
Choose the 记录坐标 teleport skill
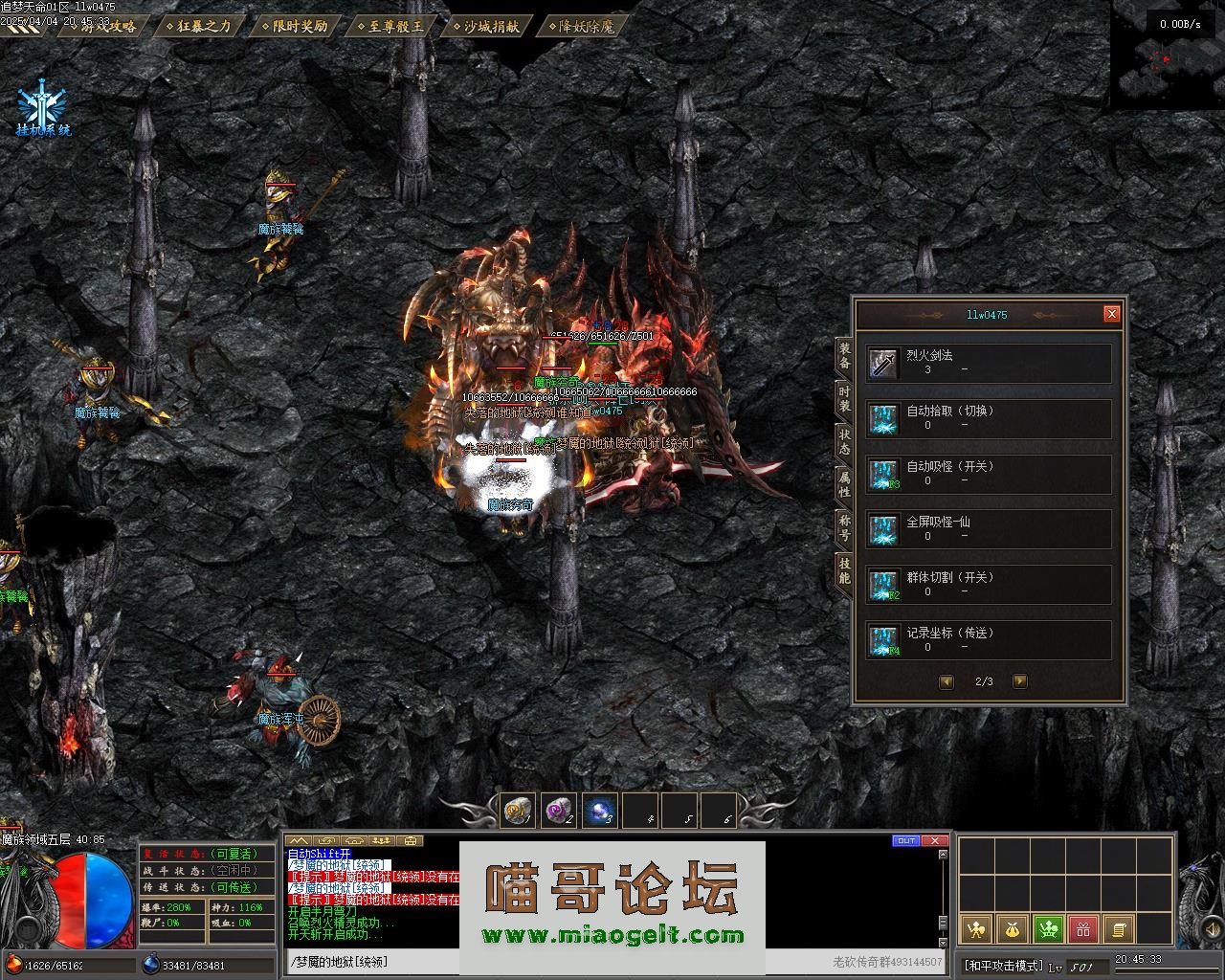(x=989, y=640)
